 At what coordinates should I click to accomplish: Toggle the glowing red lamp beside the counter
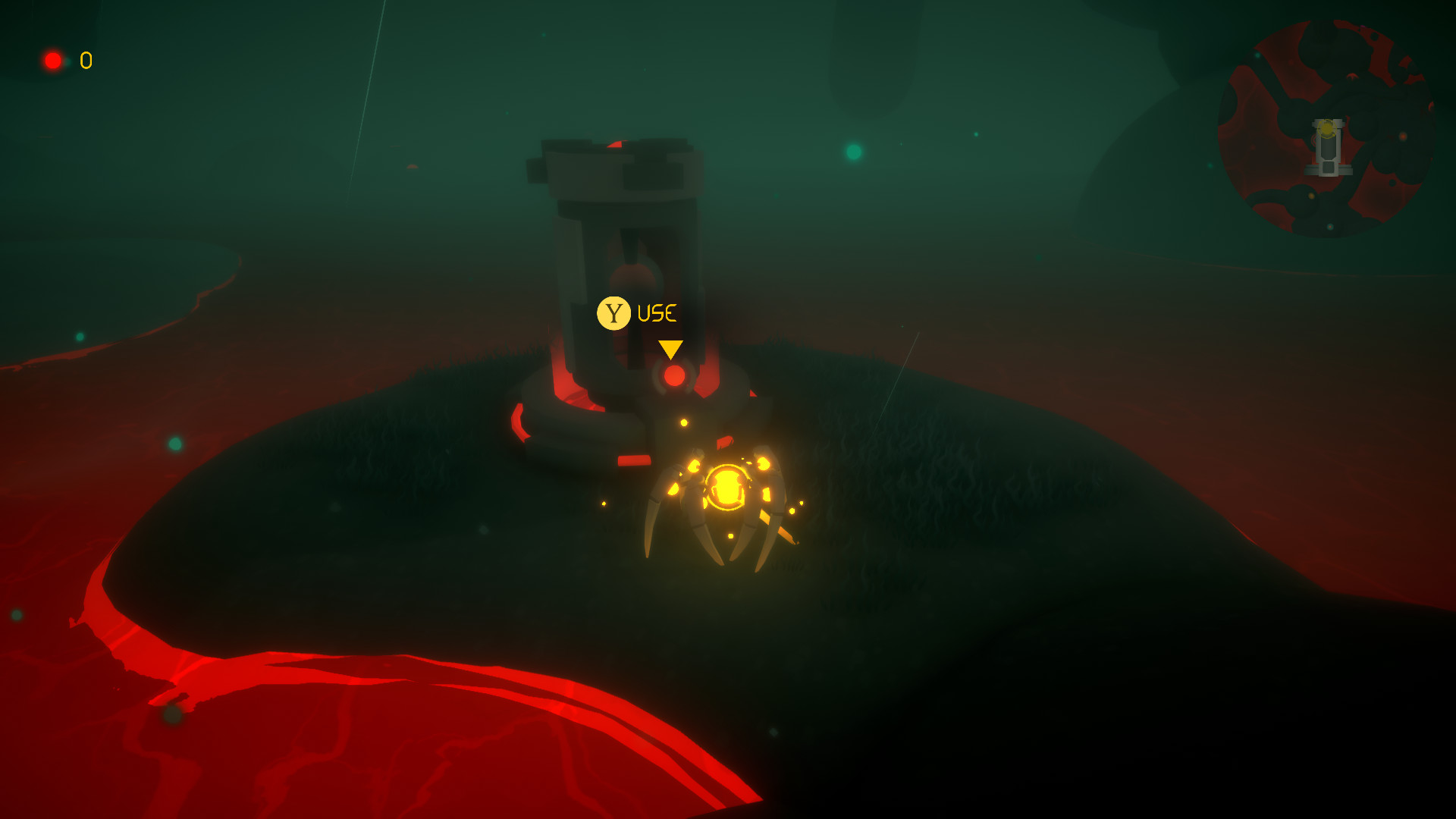pyautogui.click(x=54, y=60)
